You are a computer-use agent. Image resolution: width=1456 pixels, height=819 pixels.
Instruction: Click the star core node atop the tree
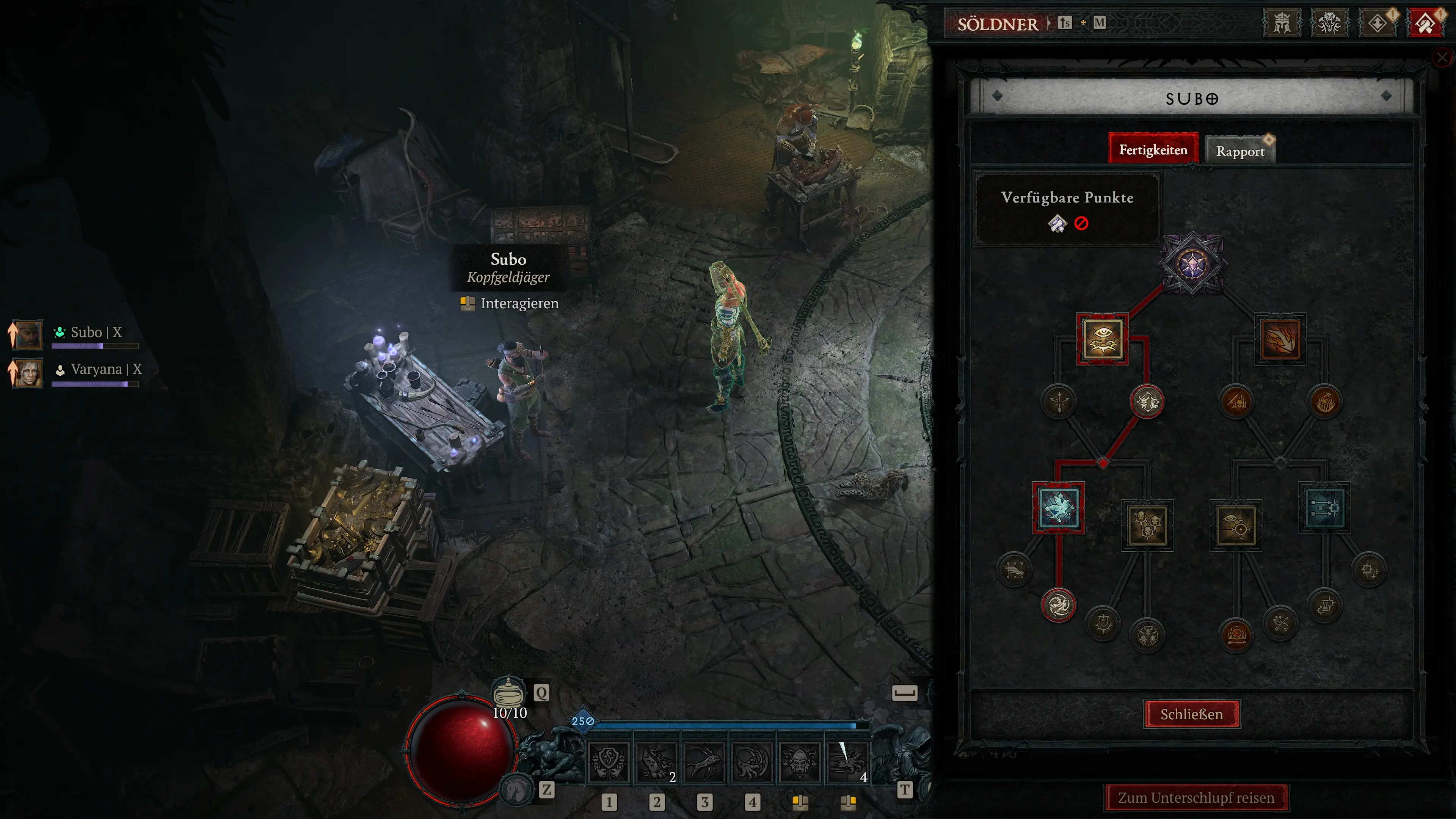(x=1192, y=264)
